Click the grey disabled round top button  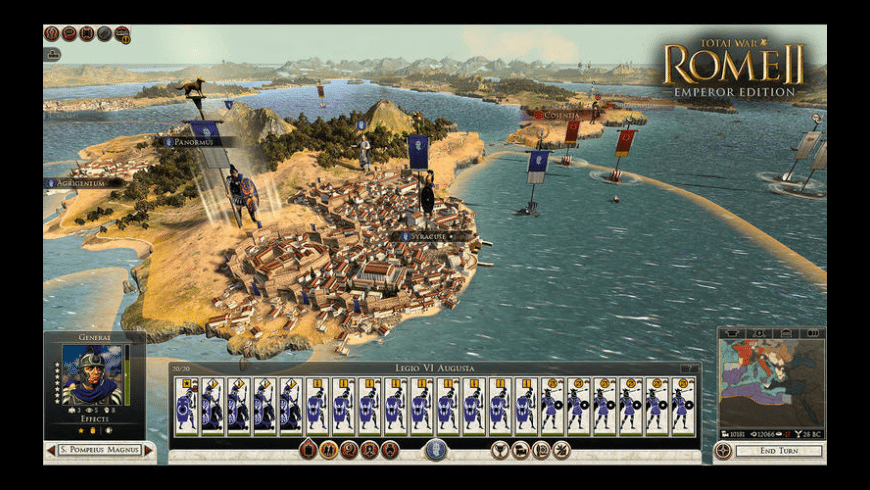pos(104,33)
